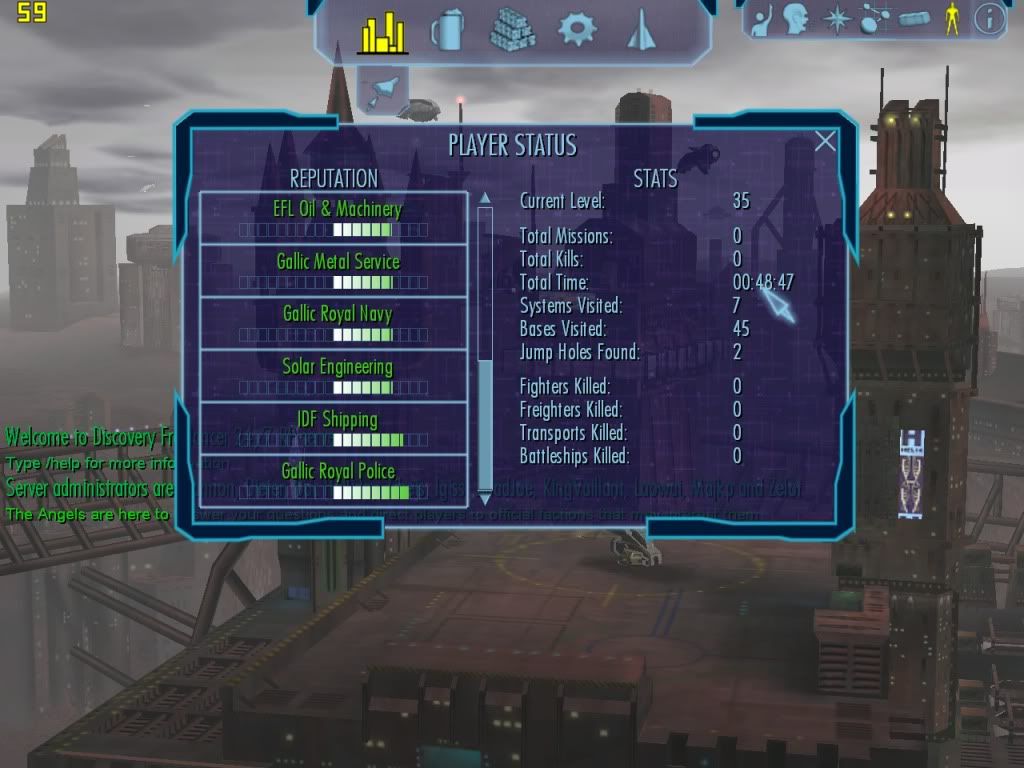Open the equipment dealer gear icon
The height and width of the screenshot is (768, 1024).
[577, 30]
